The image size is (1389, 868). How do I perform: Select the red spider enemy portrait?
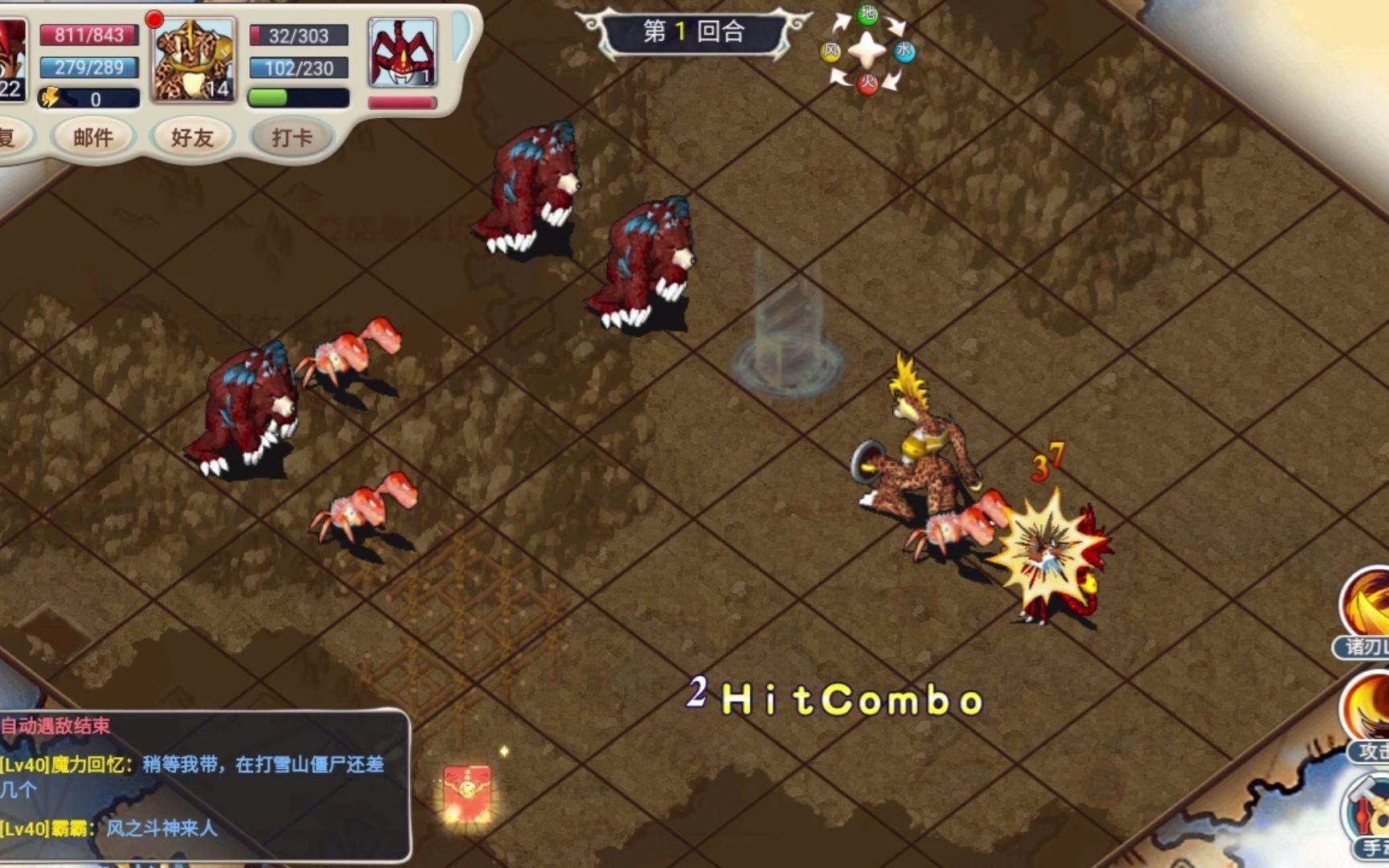click(x=403, y=54)
